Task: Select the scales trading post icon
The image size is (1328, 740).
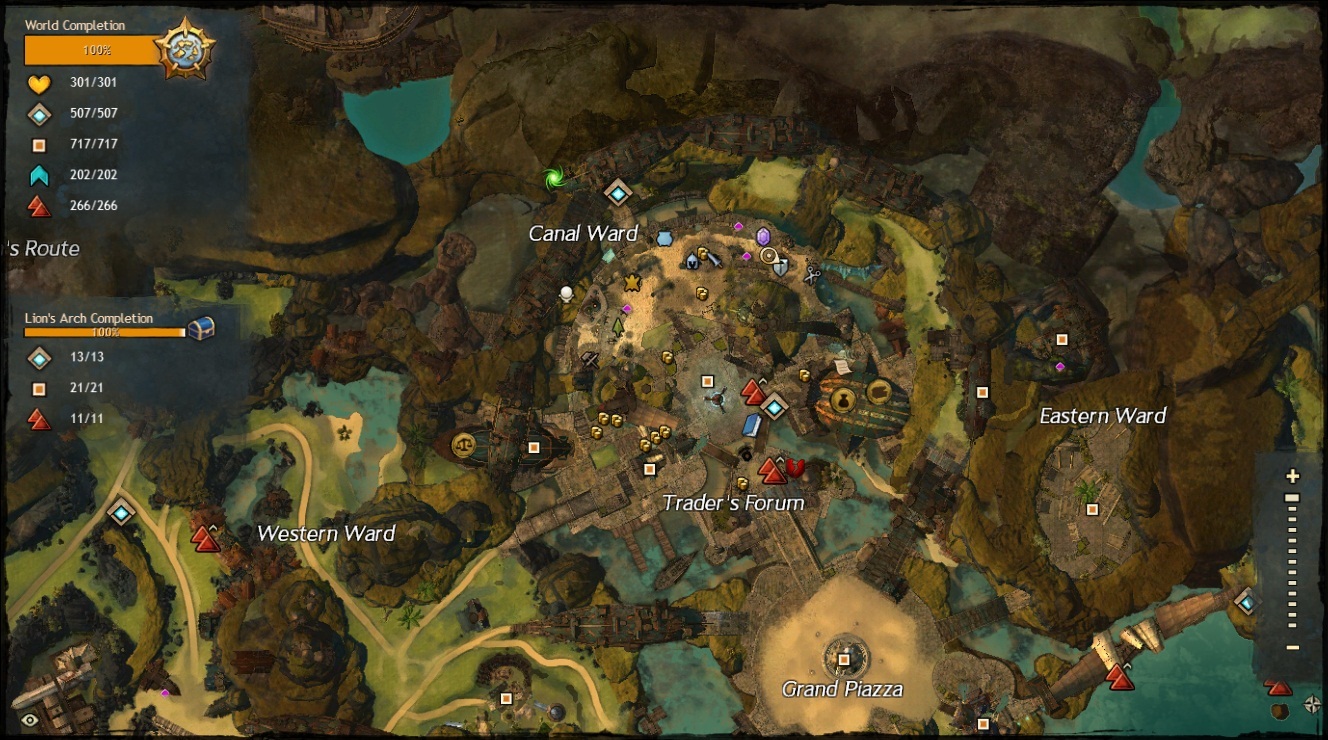Action: [x=464, y=445]
